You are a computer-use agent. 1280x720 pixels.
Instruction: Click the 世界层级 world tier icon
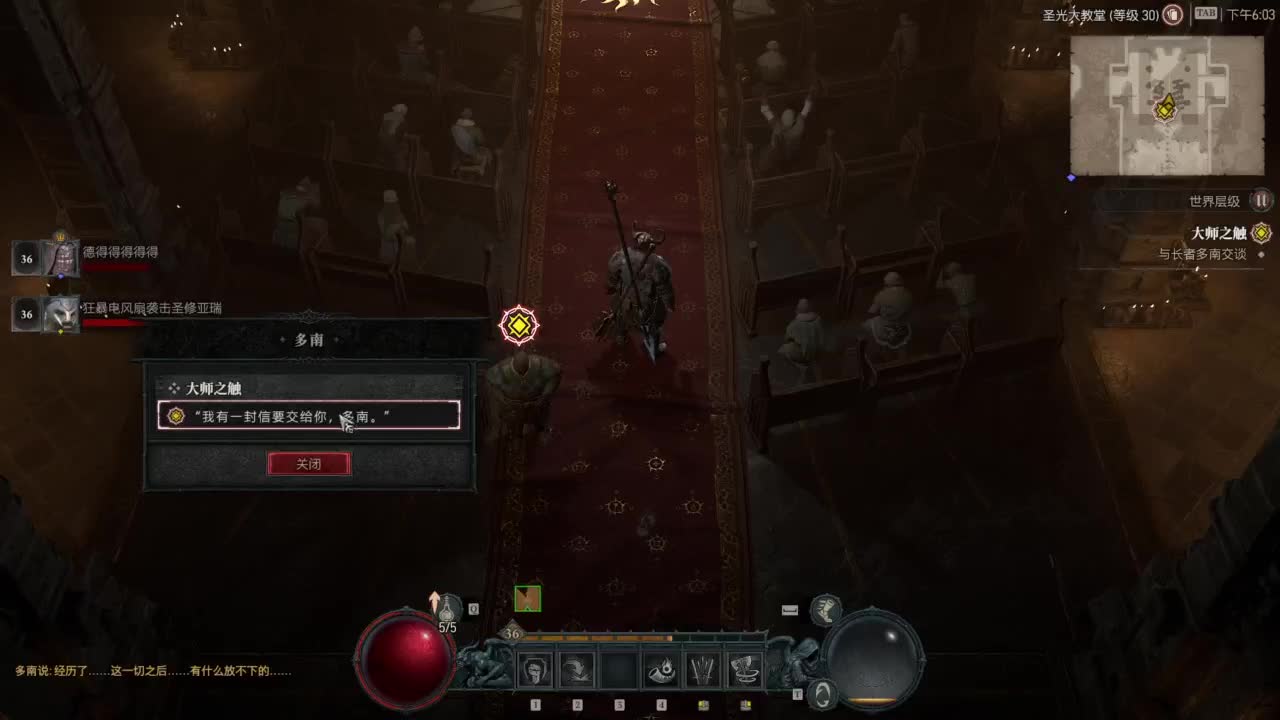tap(1262, 201)
